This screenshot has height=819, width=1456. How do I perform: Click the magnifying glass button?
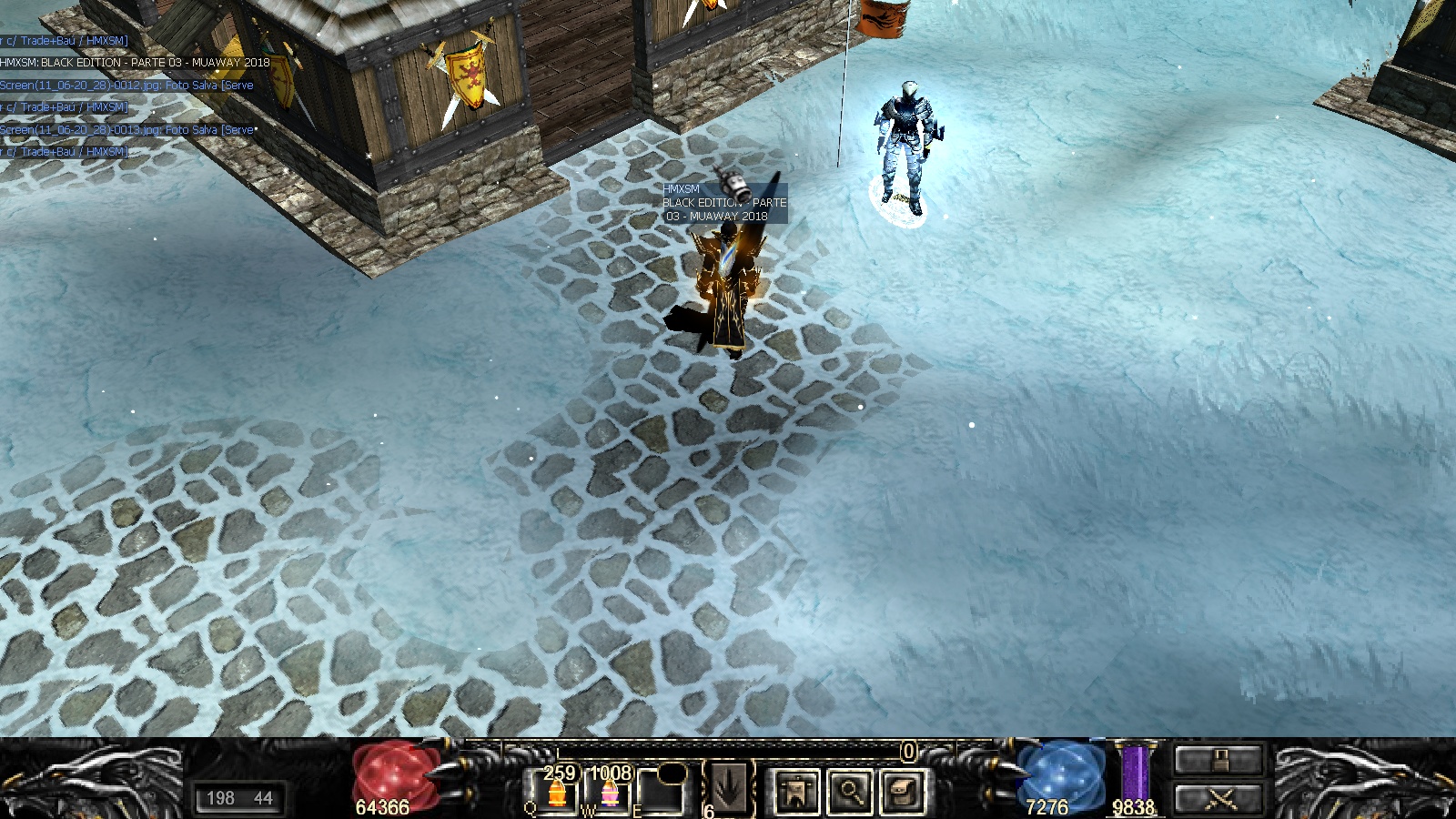[849, 791]
